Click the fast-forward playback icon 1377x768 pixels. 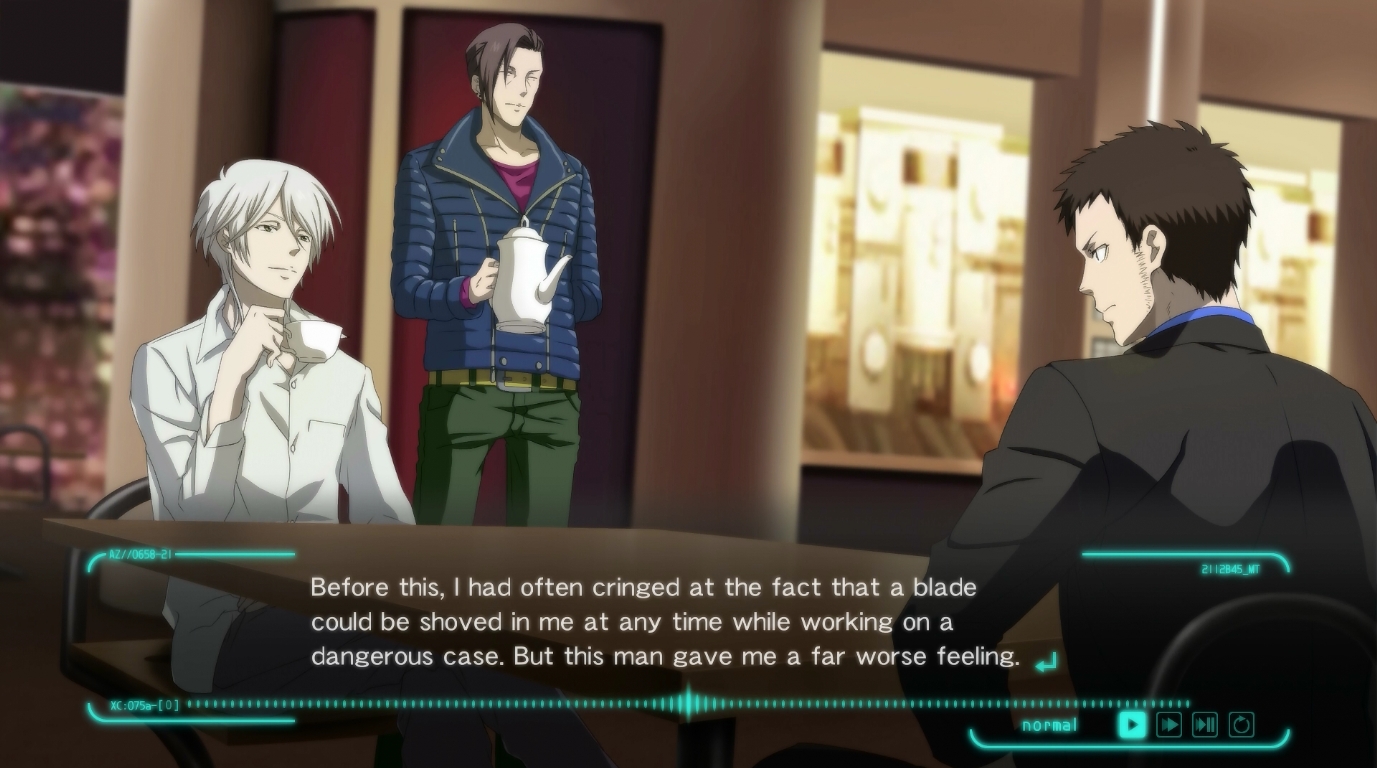coord(1170,725)
